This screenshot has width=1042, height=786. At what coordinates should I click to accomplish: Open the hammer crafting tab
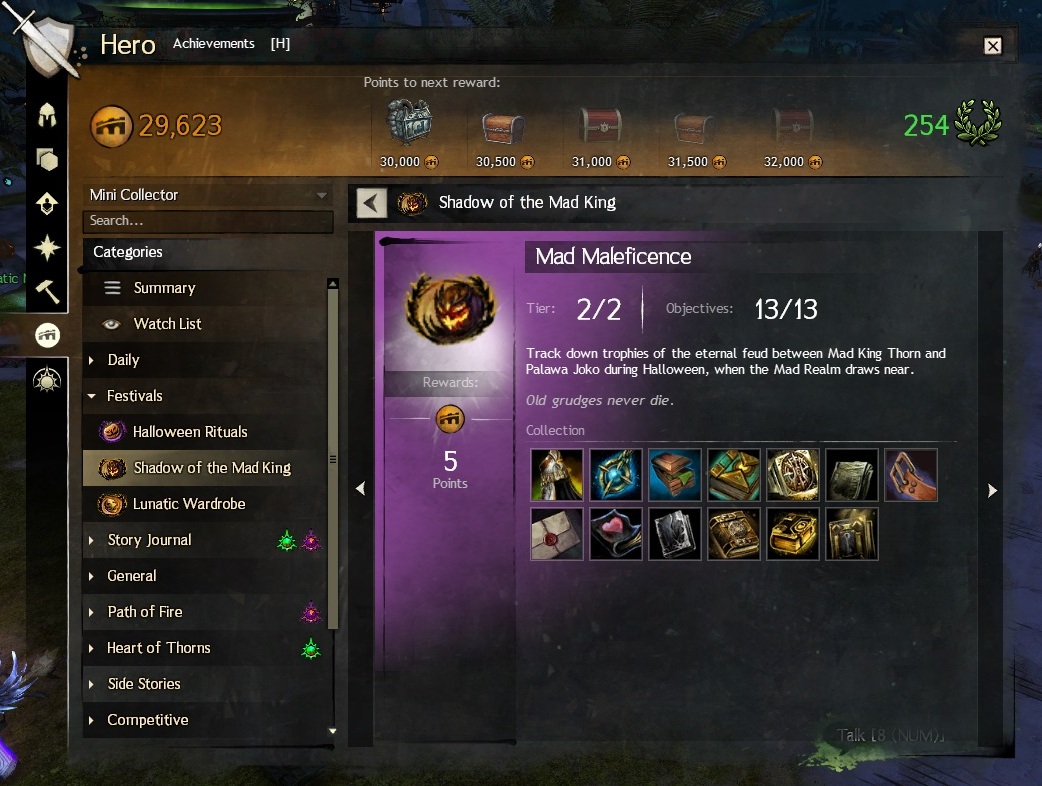click(47, 291)
